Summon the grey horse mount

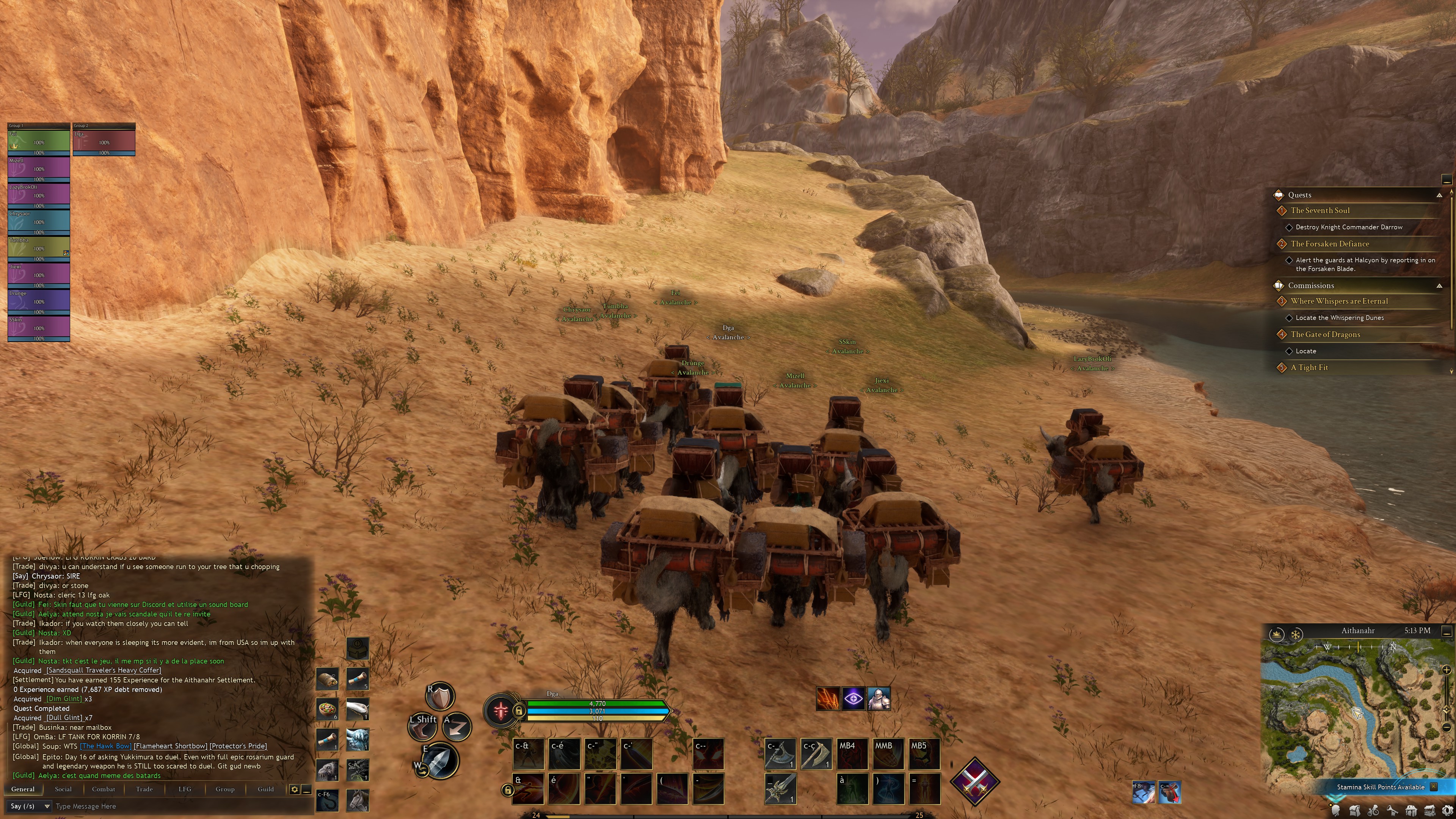pyautogui.click(x=357, y=799)
